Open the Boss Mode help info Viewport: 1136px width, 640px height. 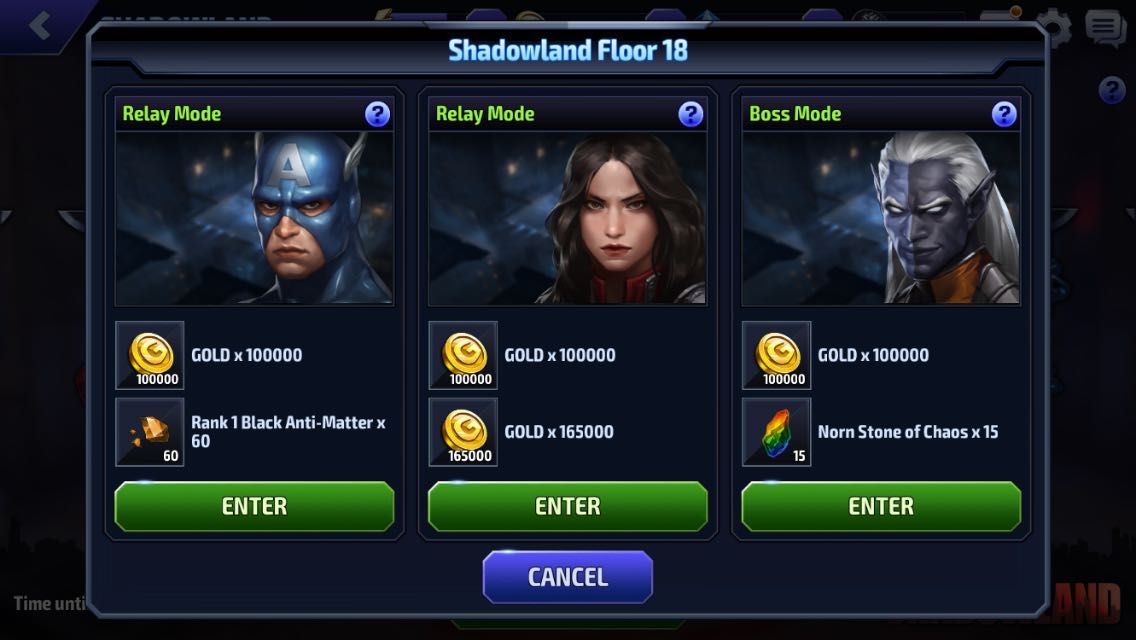1004,114
